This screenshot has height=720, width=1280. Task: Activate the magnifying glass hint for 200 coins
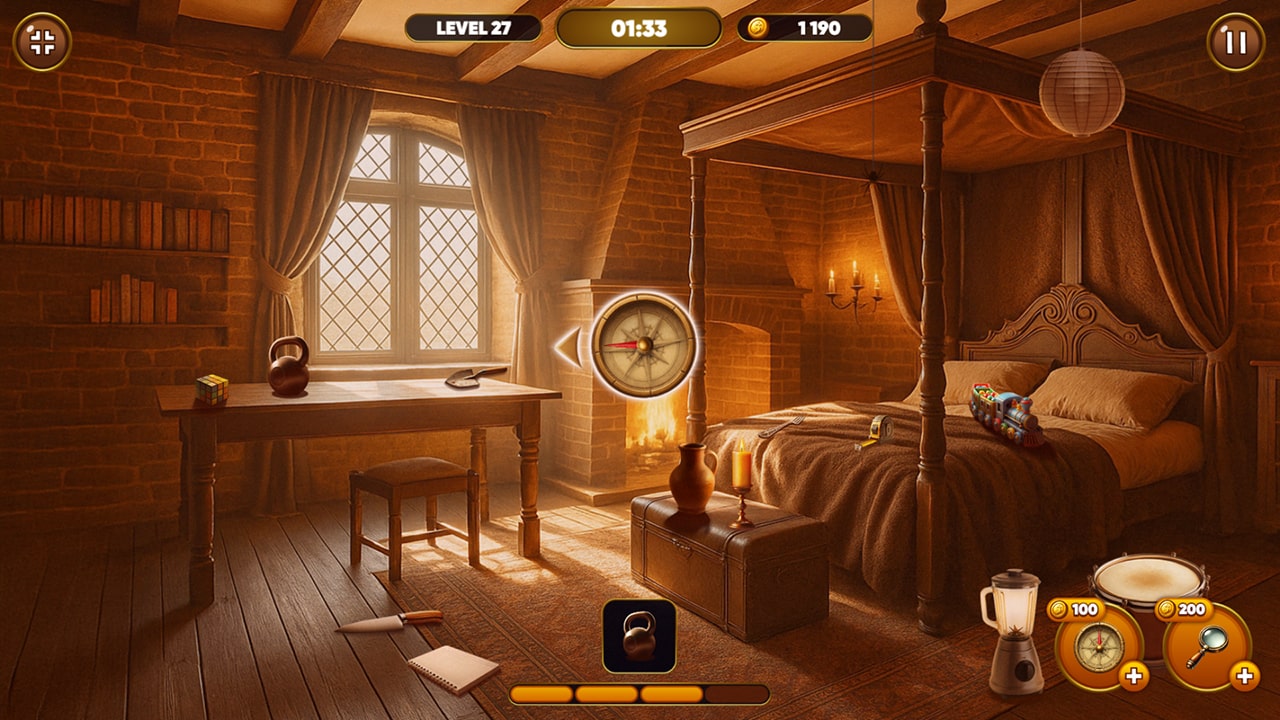(1206, 647)
